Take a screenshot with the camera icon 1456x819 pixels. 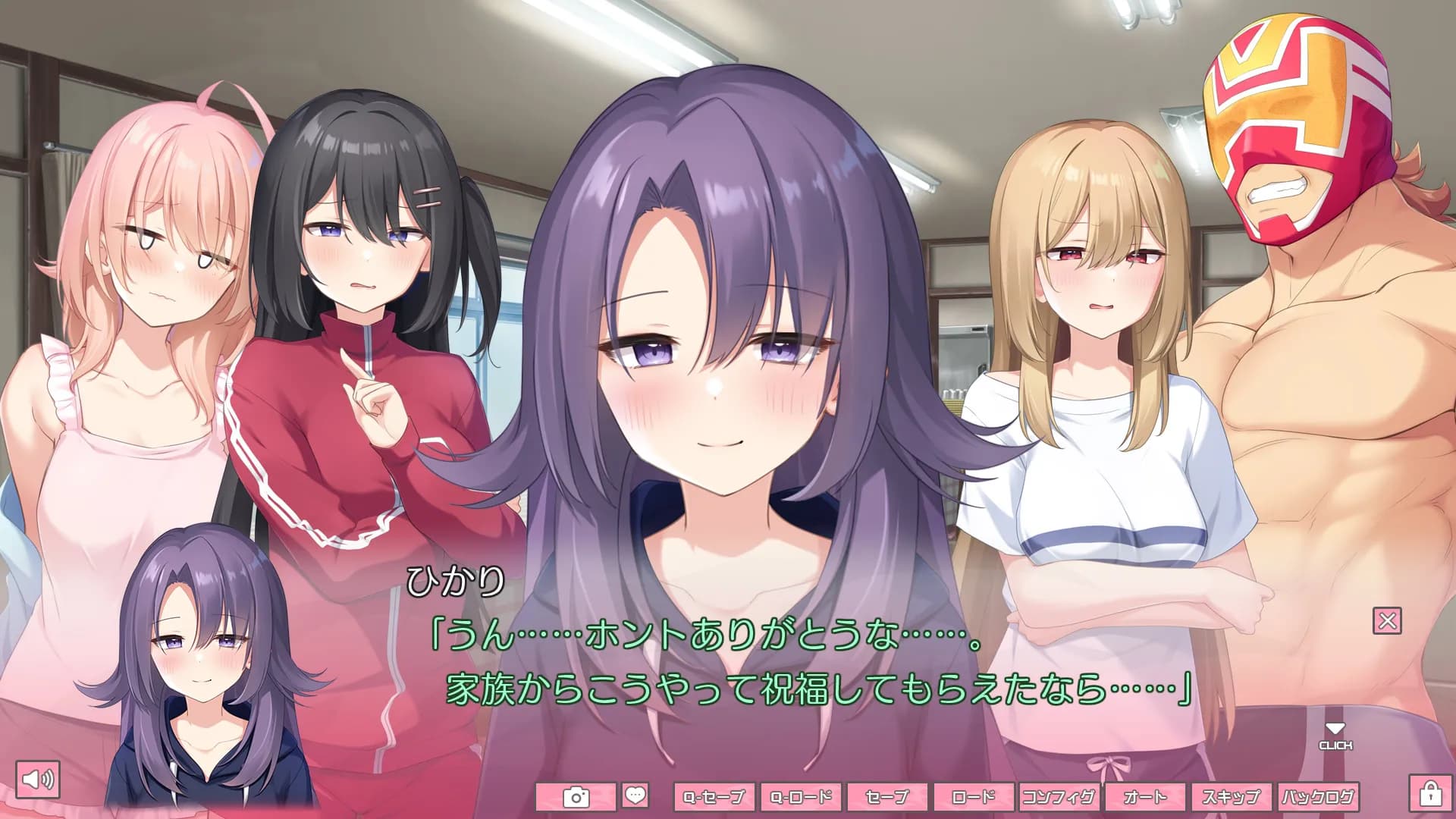point(577,797)
